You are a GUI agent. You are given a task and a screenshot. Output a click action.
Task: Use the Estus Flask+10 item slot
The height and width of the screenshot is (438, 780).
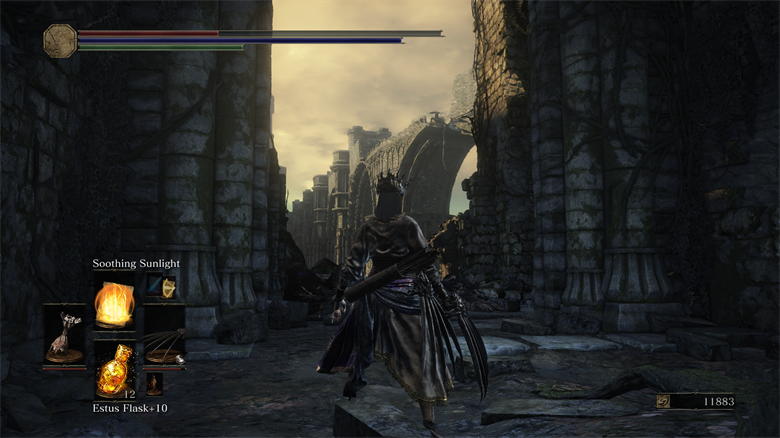pos(113,370)
